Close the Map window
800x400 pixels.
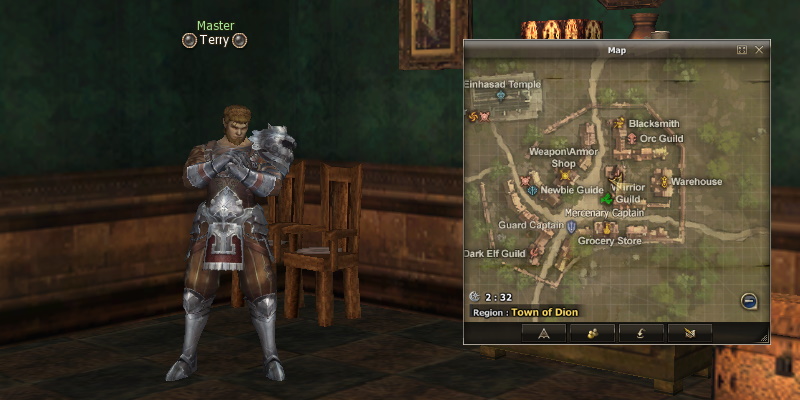(759, 49)
